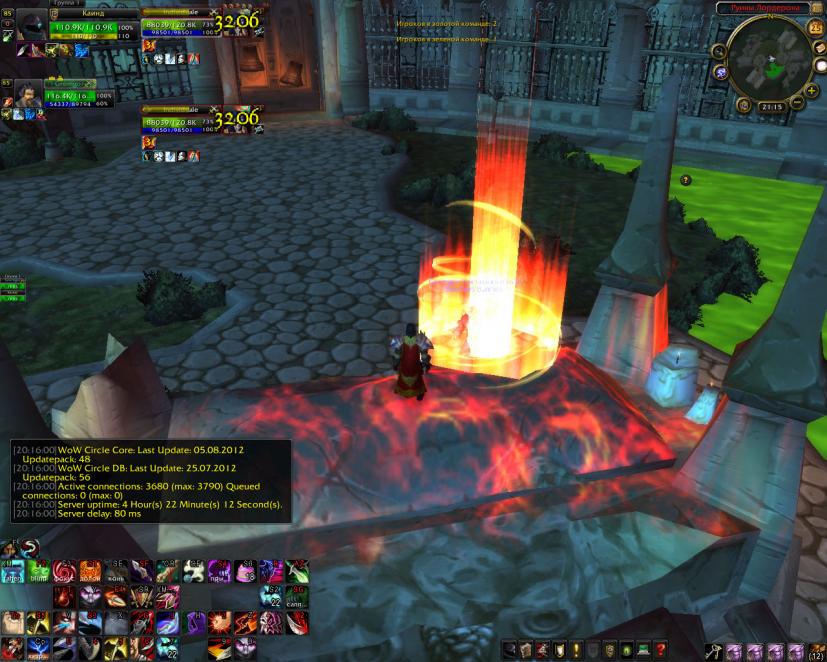Click the chat log with server info

tap(150, 481)
